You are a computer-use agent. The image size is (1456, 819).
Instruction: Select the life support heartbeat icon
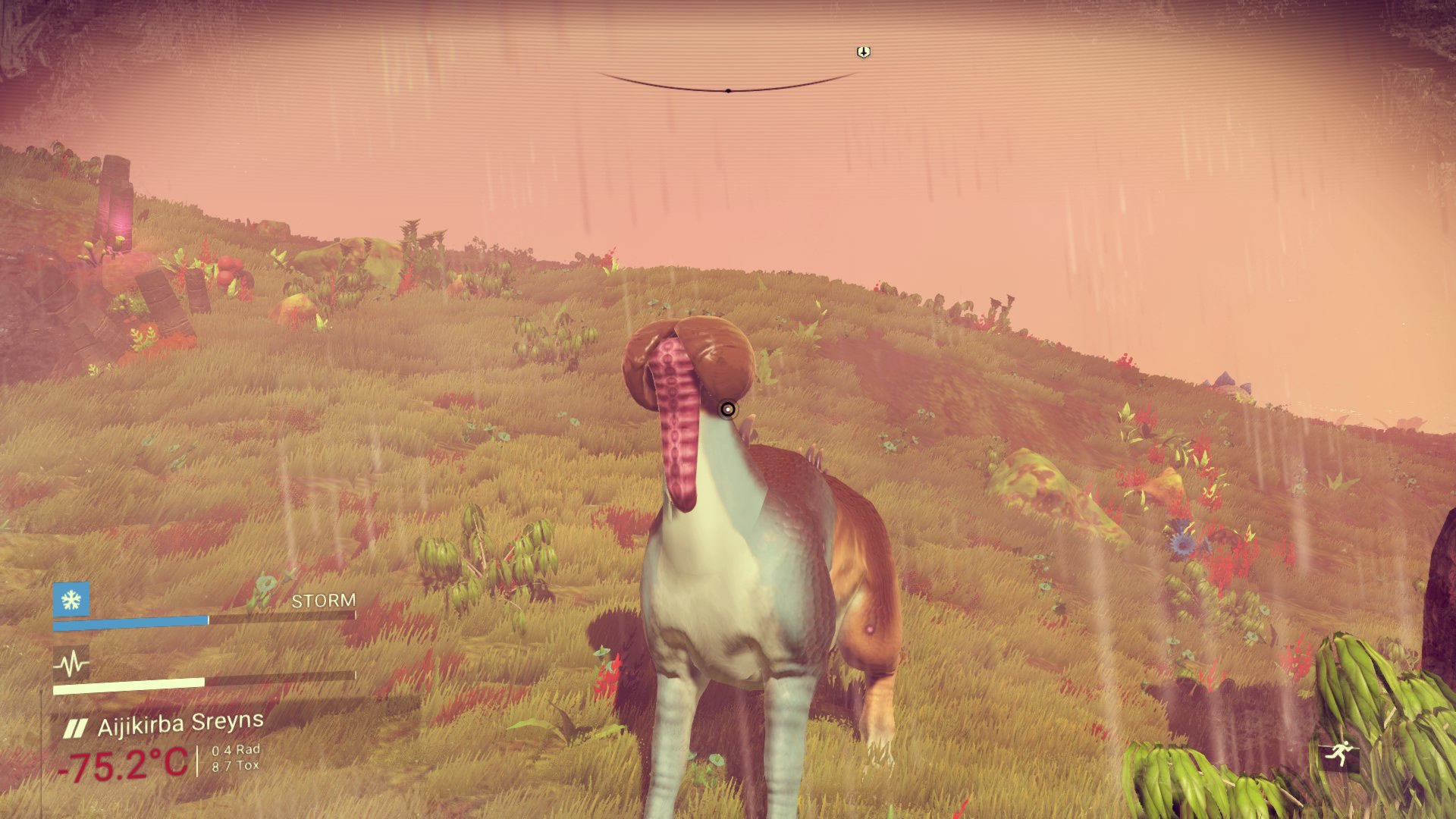(71, 665)
